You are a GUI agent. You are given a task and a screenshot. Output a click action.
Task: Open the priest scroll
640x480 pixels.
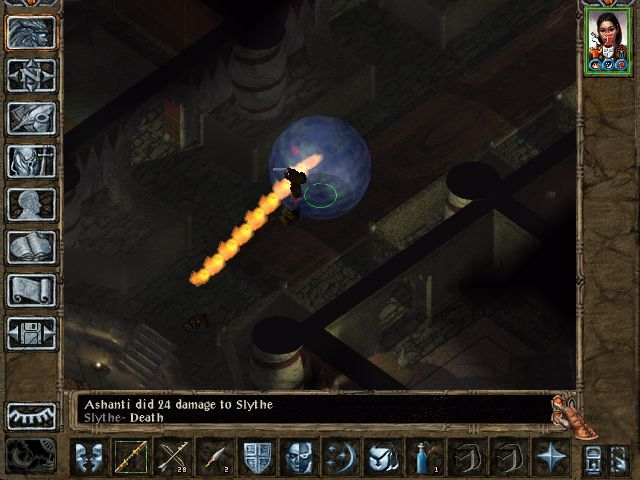(31, 290)
